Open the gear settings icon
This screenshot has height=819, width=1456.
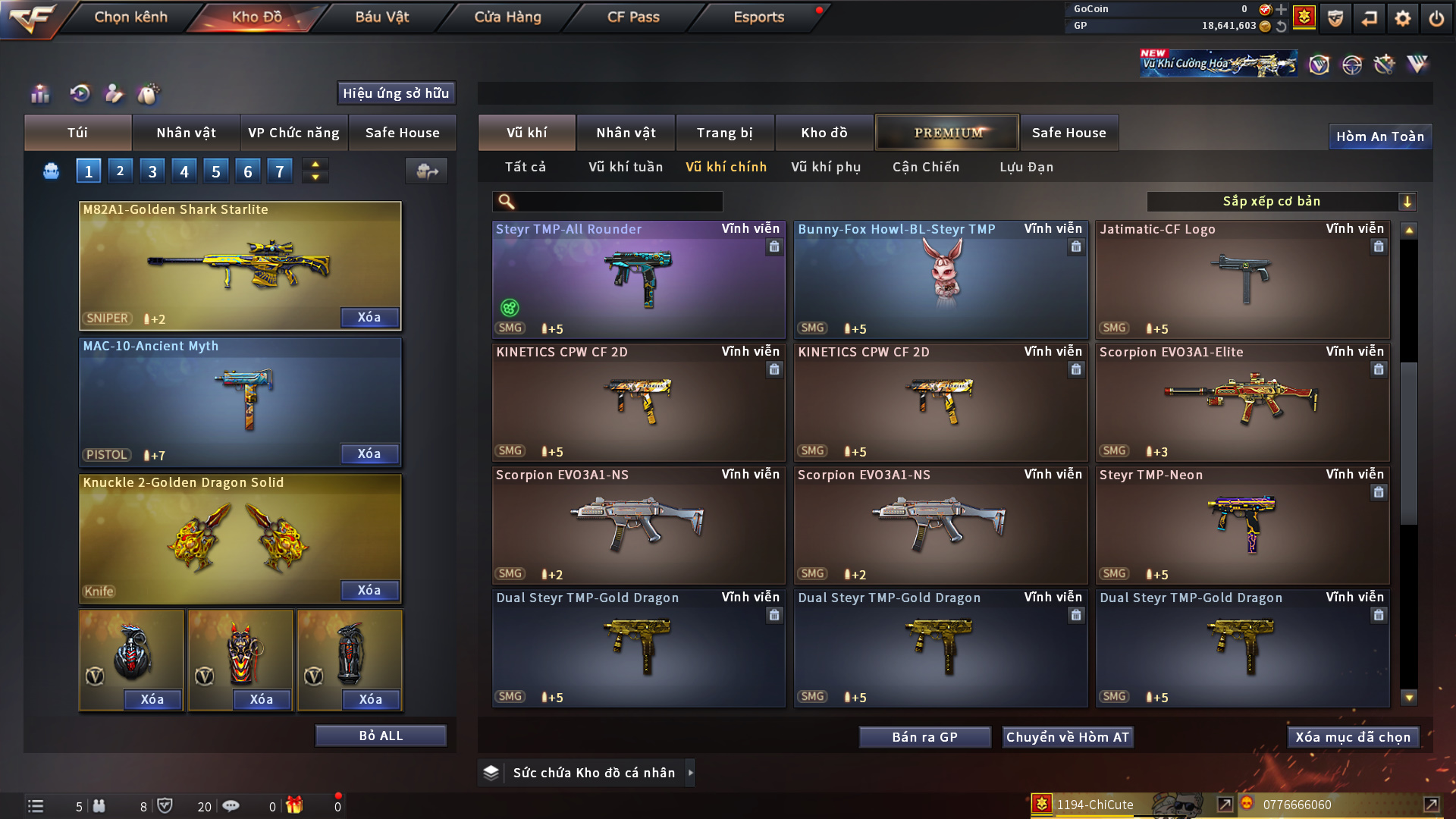[1403, 17]
